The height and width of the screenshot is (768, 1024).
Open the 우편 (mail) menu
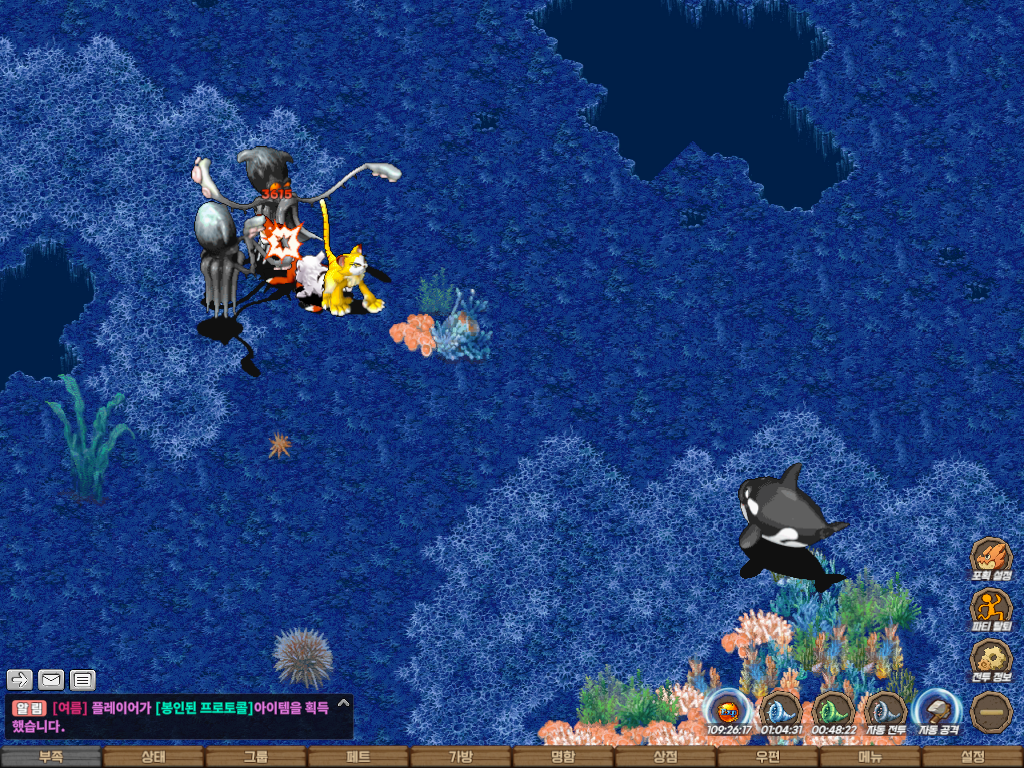click(768, 757)
